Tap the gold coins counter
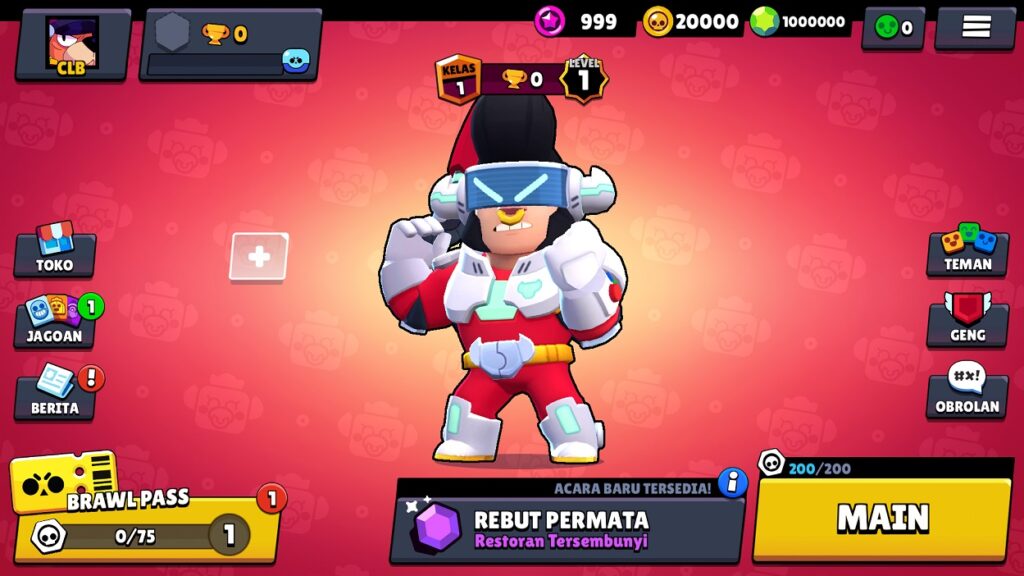The height and width of the screenshot is (576, 1024). pyautogui.click(x=692, y=21)
